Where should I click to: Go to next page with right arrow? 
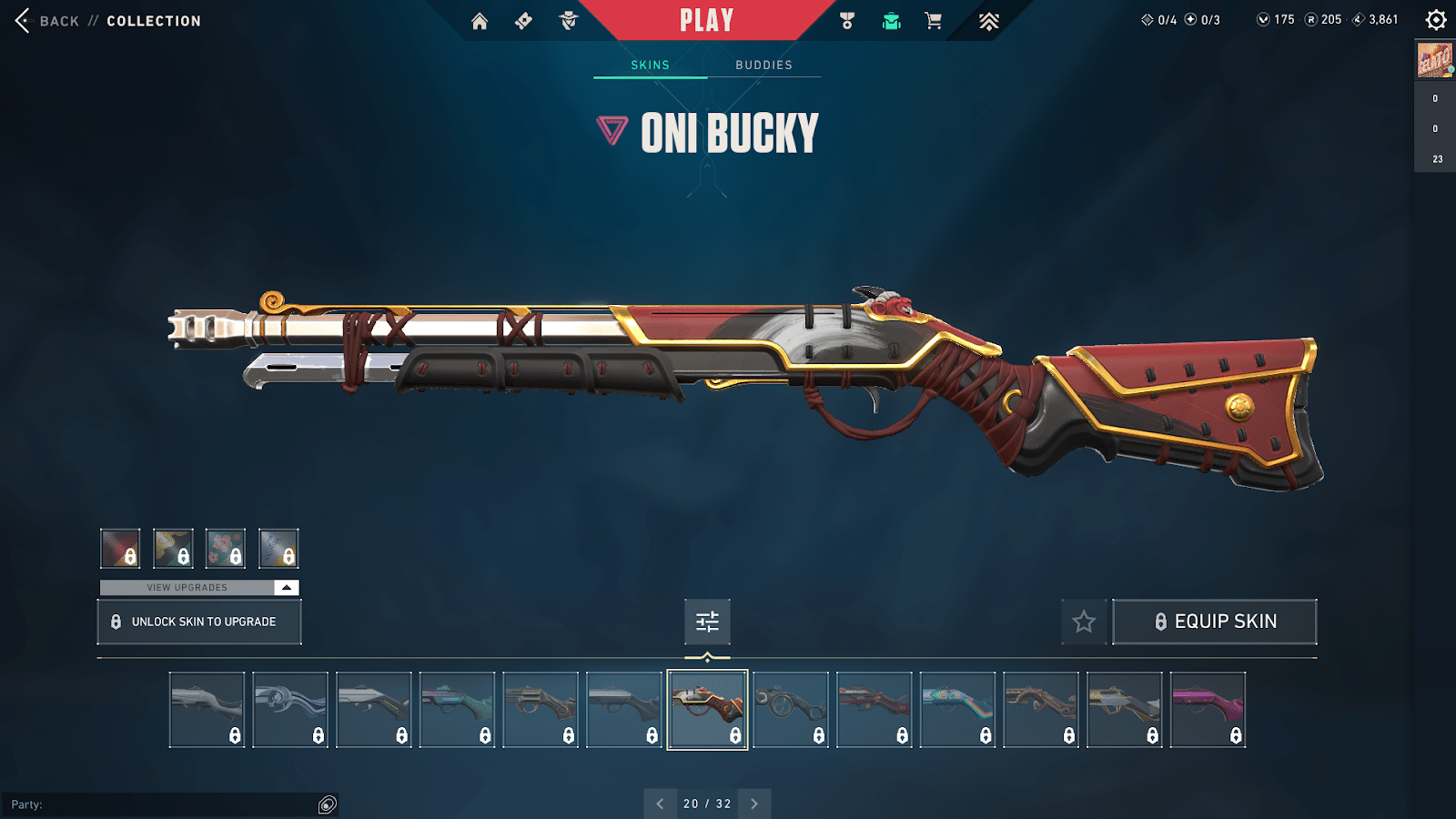coord(753,804)
